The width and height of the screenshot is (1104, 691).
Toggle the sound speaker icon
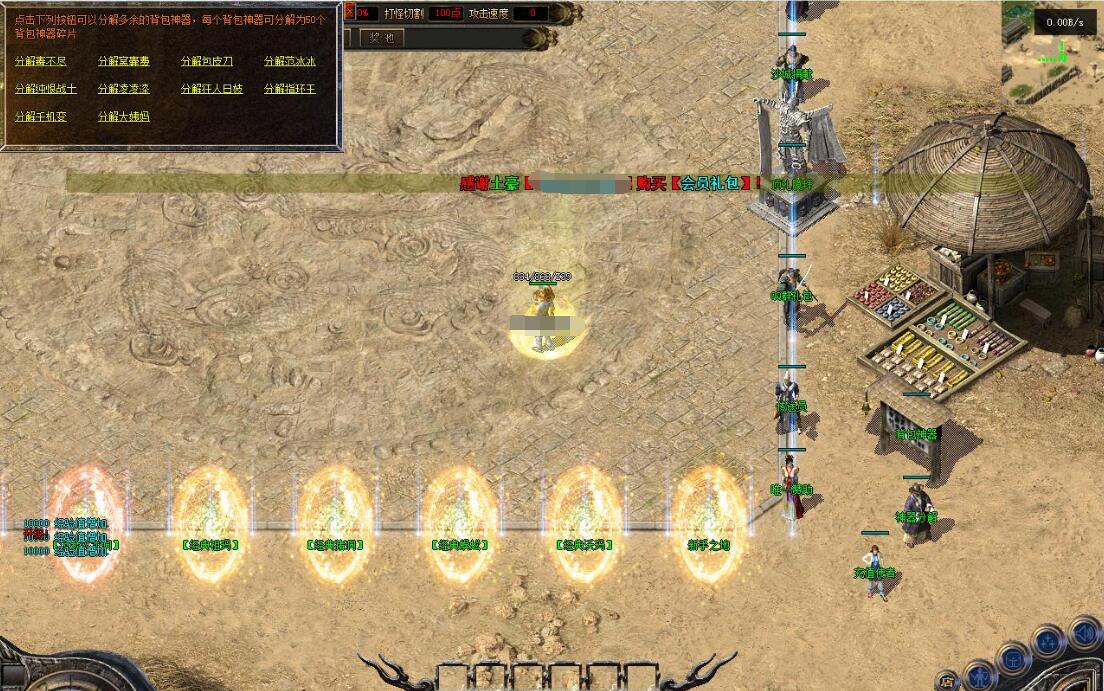tap(1084, 632)
